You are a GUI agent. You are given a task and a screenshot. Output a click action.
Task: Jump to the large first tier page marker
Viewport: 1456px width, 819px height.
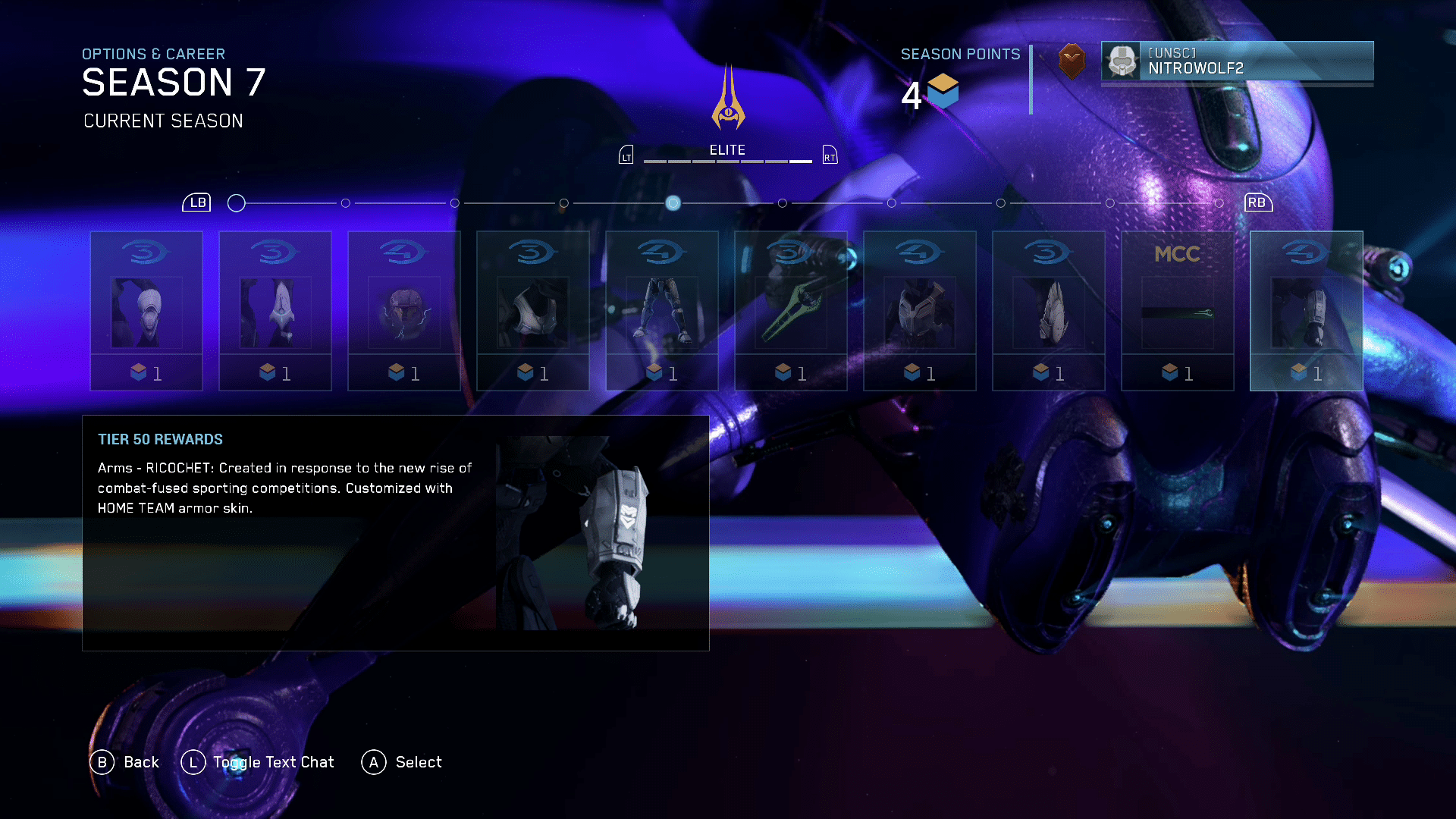click(x=237, y=203)
